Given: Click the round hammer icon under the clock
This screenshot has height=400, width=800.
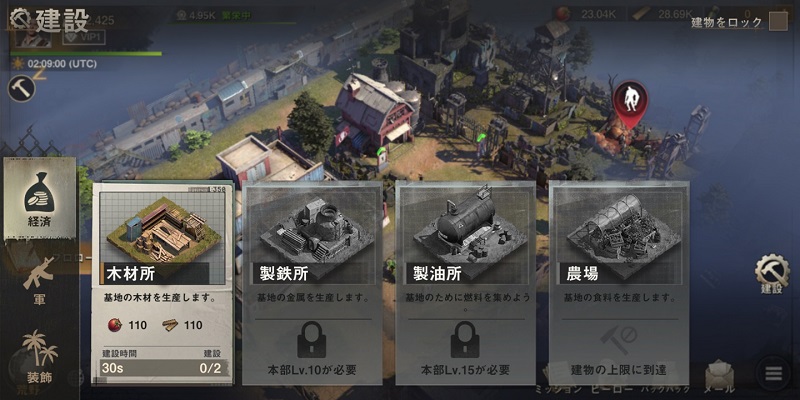Looking at the screenshot, I should (x=20, y=88).
